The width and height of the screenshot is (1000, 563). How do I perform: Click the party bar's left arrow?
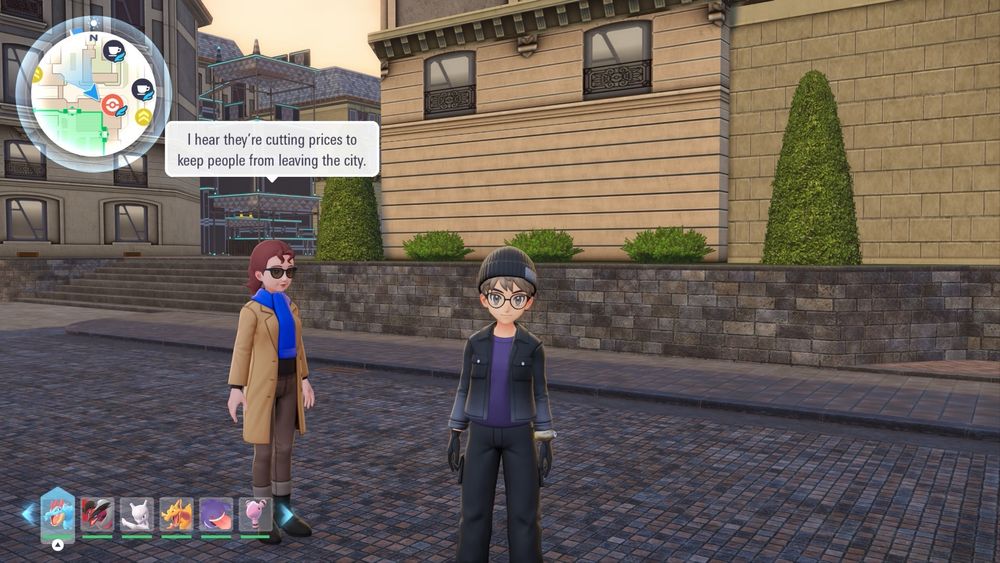point(29,514)
